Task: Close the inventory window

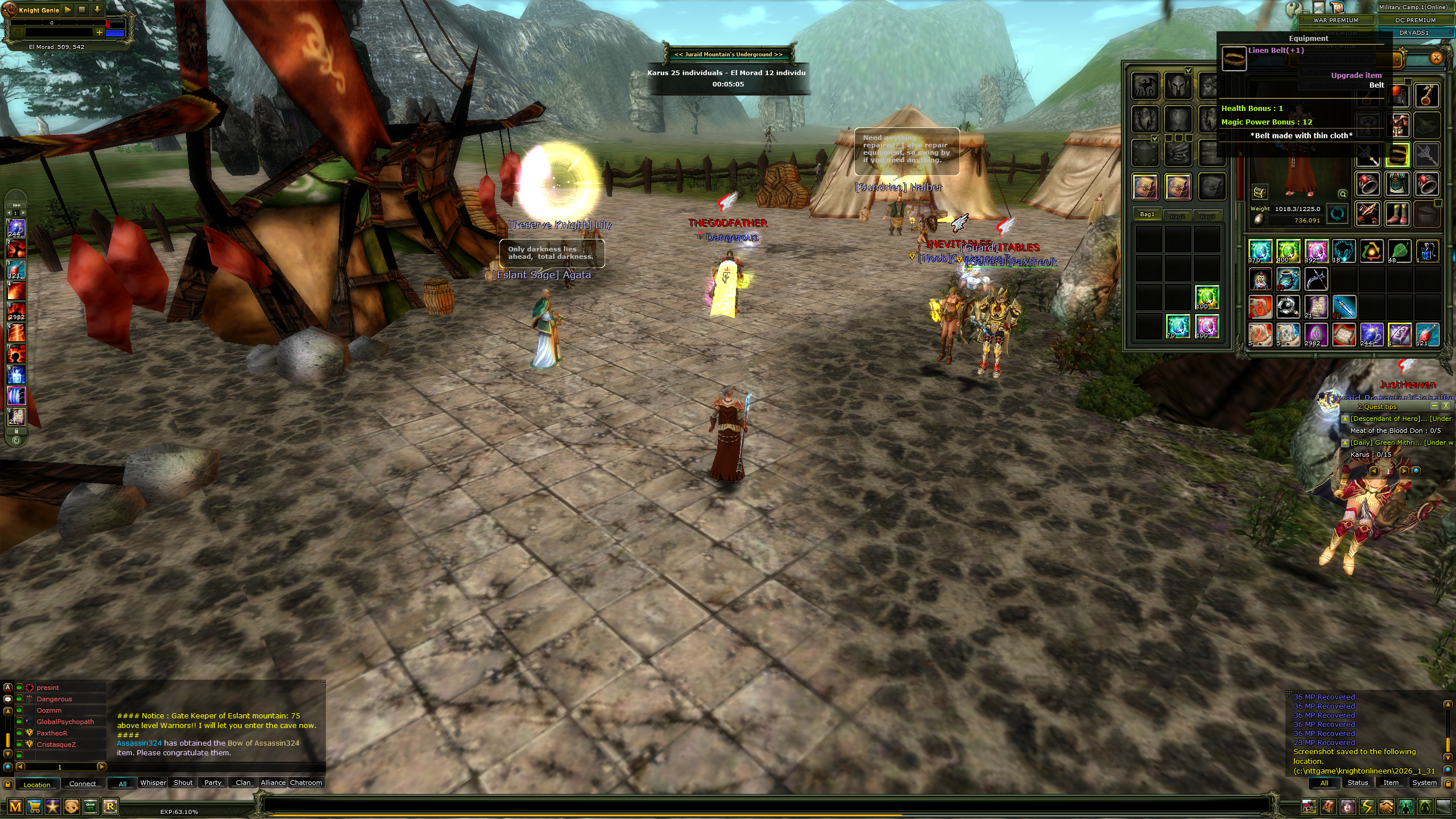Action: (1436, 57)
